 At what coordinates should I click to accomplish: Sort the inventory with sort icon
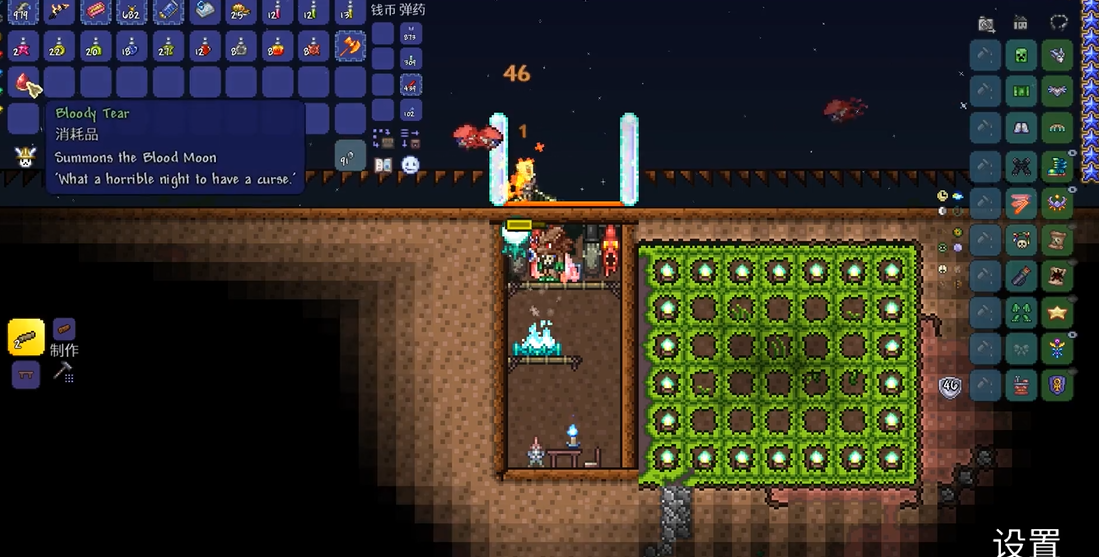coord(410,137)
